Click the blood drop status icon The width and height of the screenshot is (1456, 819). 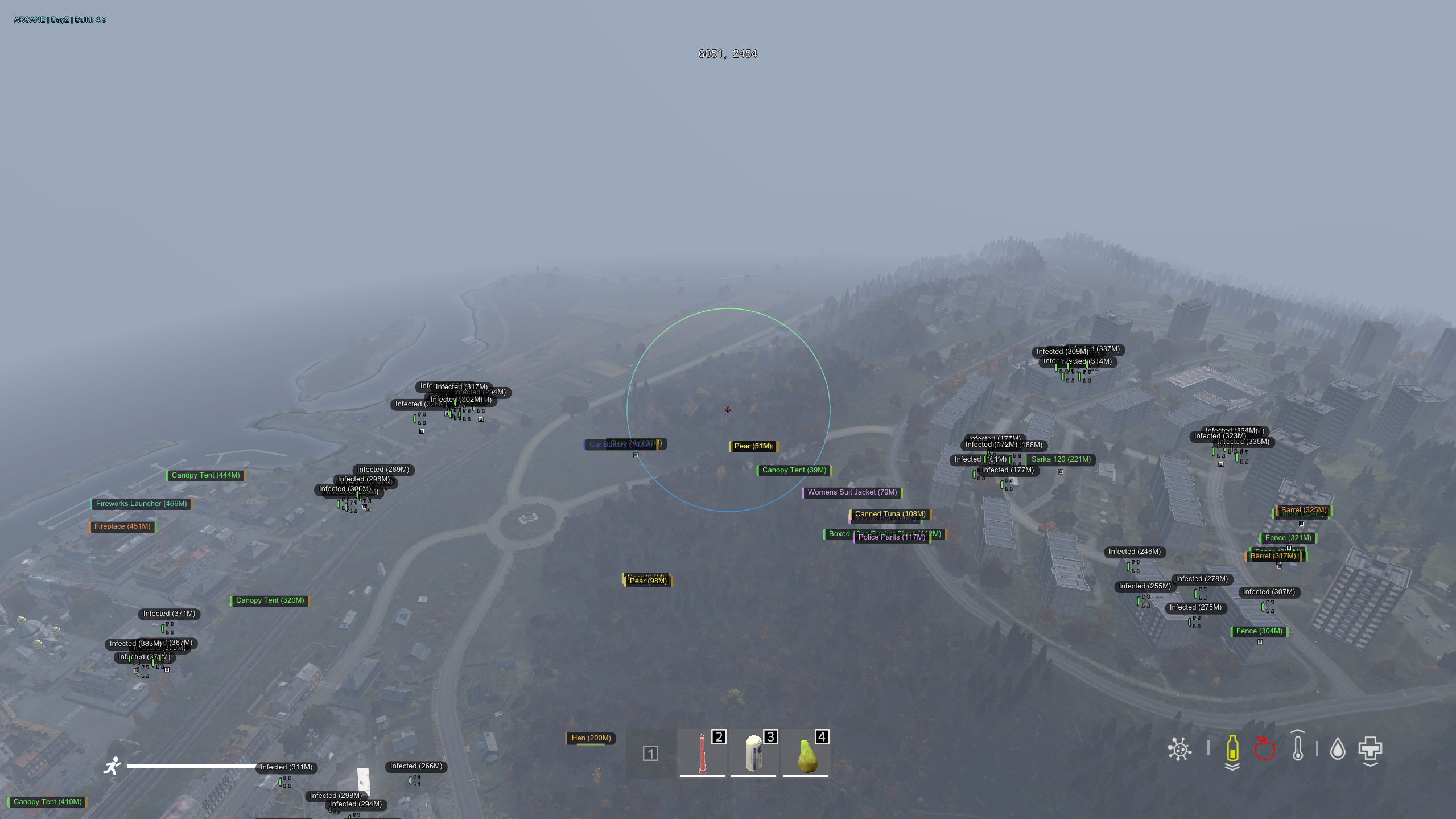[1338, 748]
